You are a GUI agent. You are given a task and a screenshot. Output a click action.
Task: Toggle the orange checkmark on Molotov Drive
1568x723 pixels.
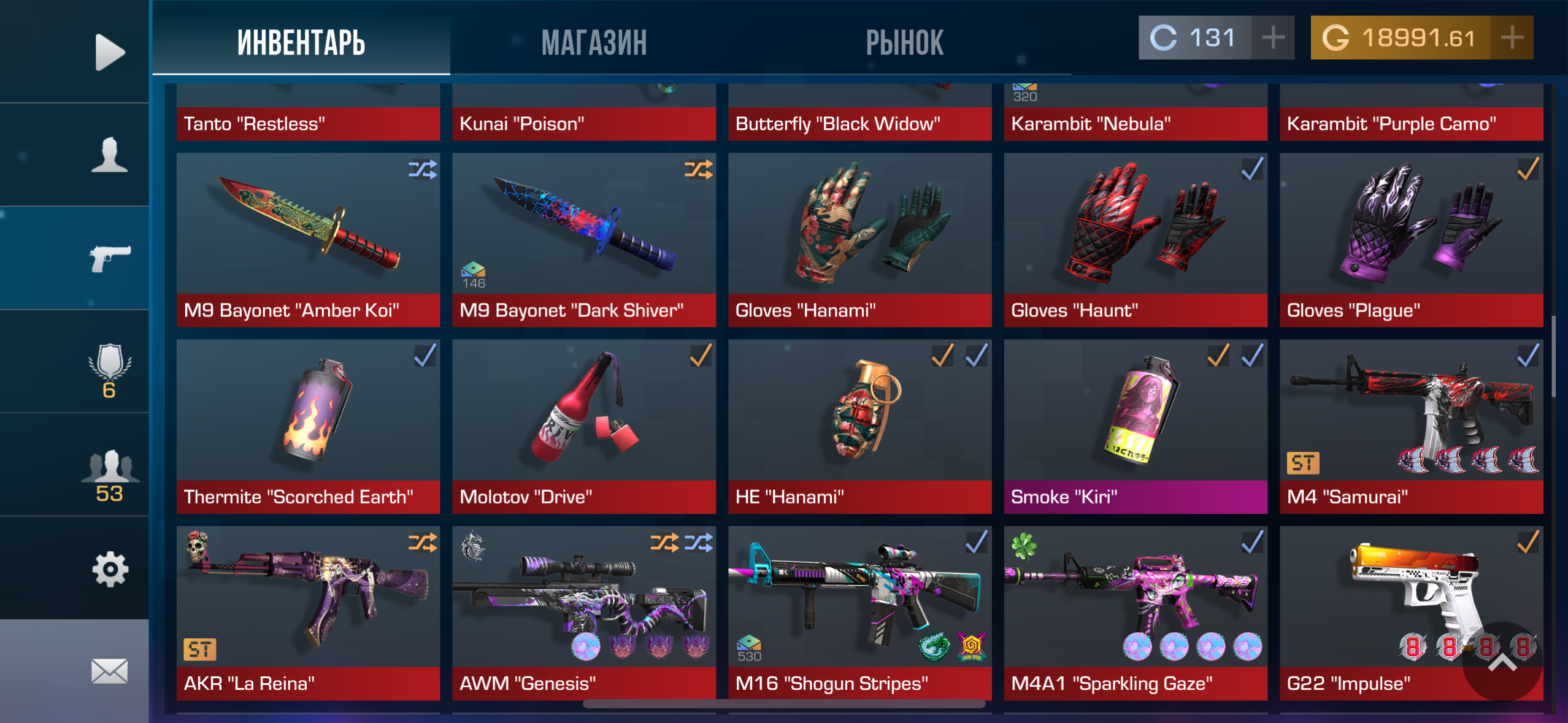point(700,357)
